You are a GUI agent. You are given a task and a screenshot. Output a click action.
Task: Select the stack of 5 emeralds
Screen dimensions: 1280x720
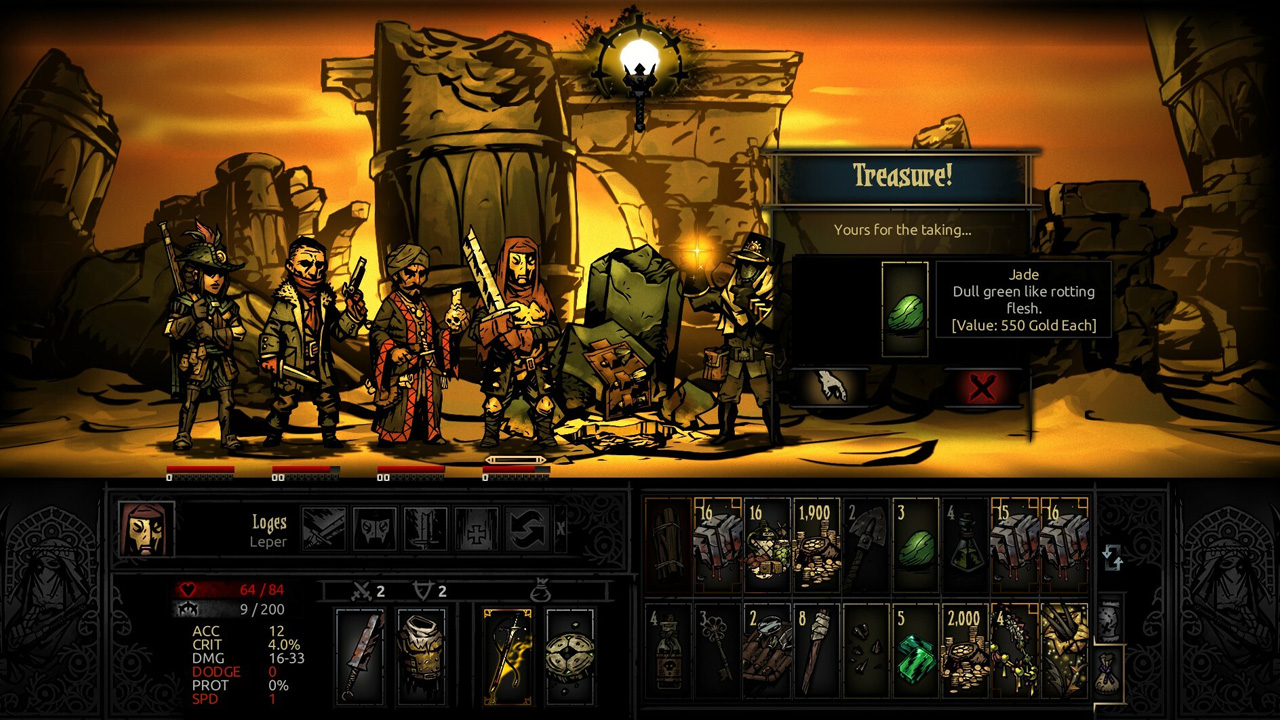click(x=915, y=652)
